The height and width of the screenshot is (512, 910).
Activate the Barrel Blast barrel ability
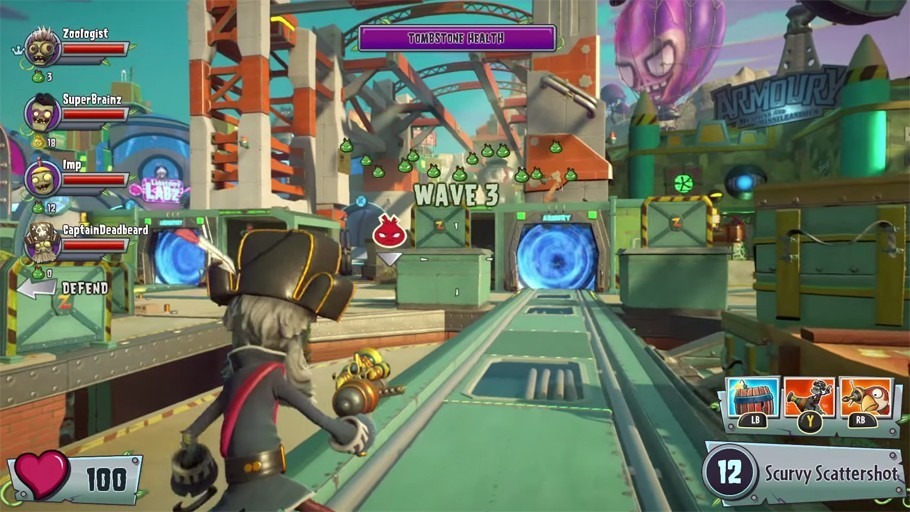(753, 397)
